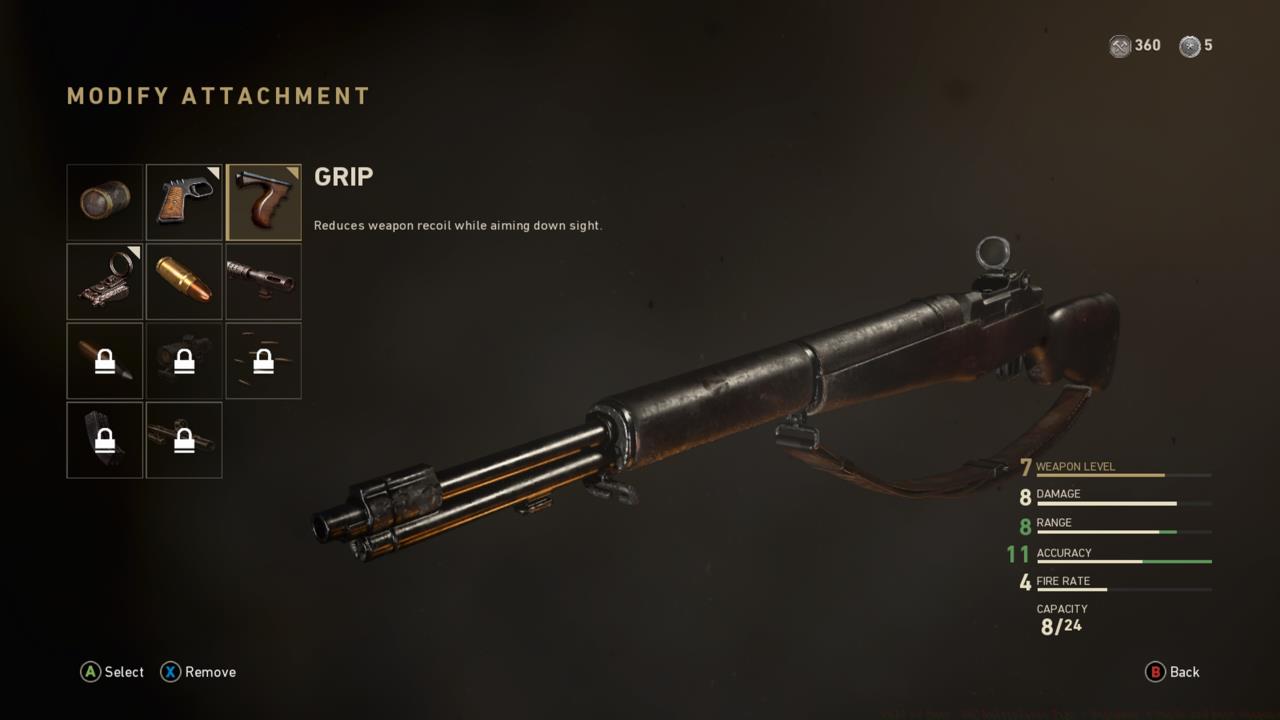Click the armory credits icon showing 360
1280x720 pixels.
pyautogui.click(x=1119, y=45)
